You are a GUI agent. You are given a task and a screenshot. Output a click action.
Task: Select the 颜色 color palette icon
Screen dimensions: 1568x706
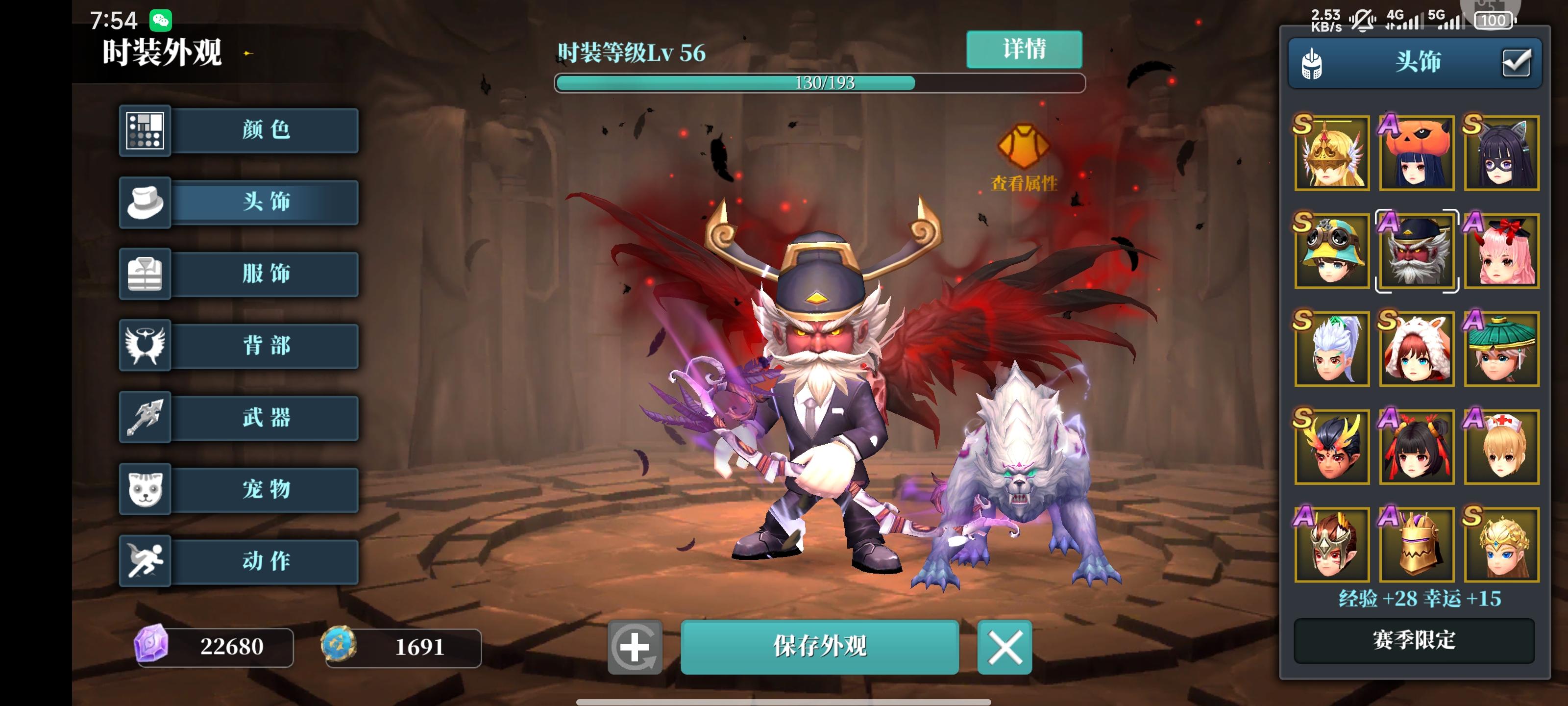click(x=145, y=130)
